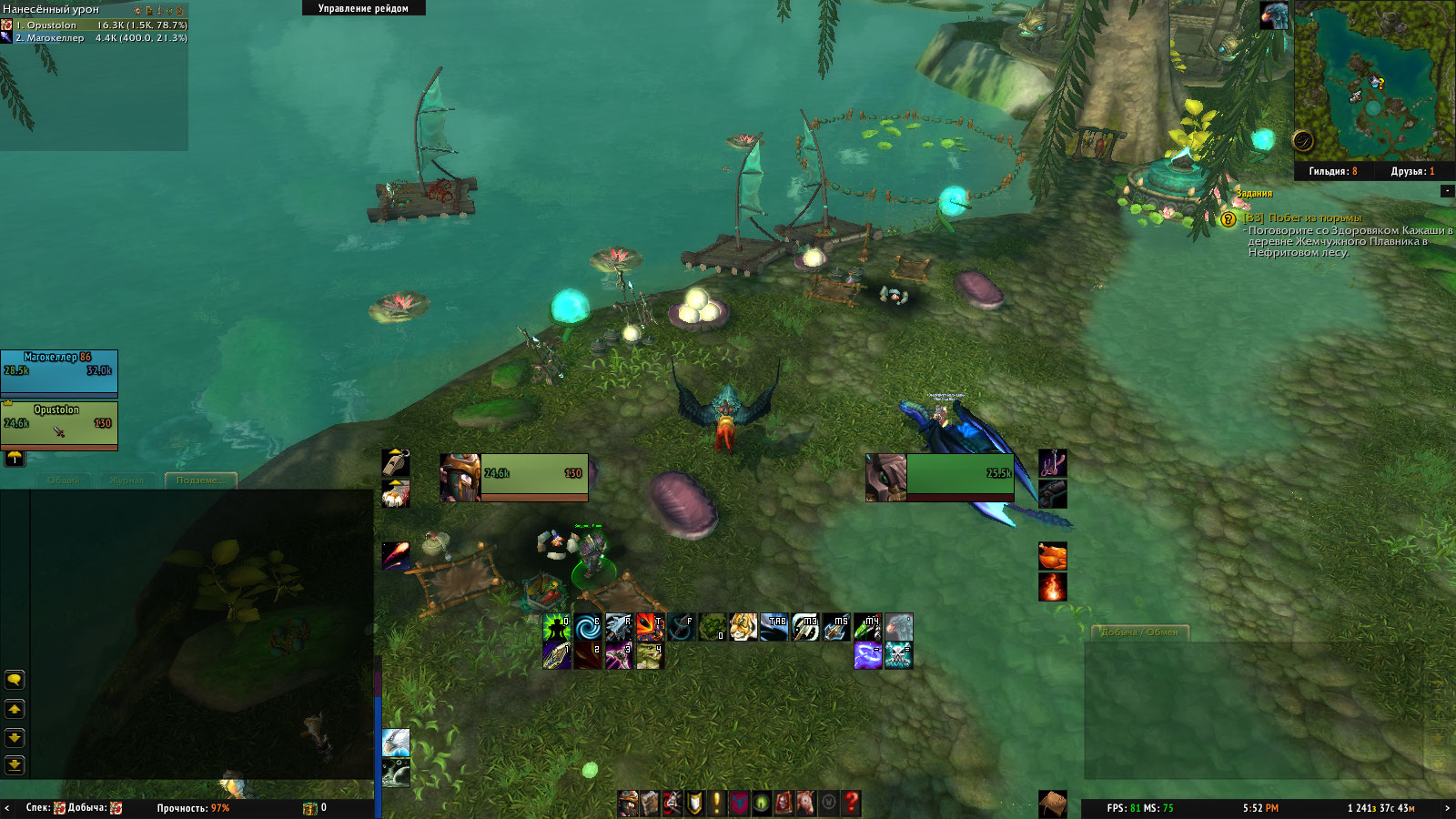Switch to the Журнал chat tab
This screenshot has width=1456, height=819.
126,480
